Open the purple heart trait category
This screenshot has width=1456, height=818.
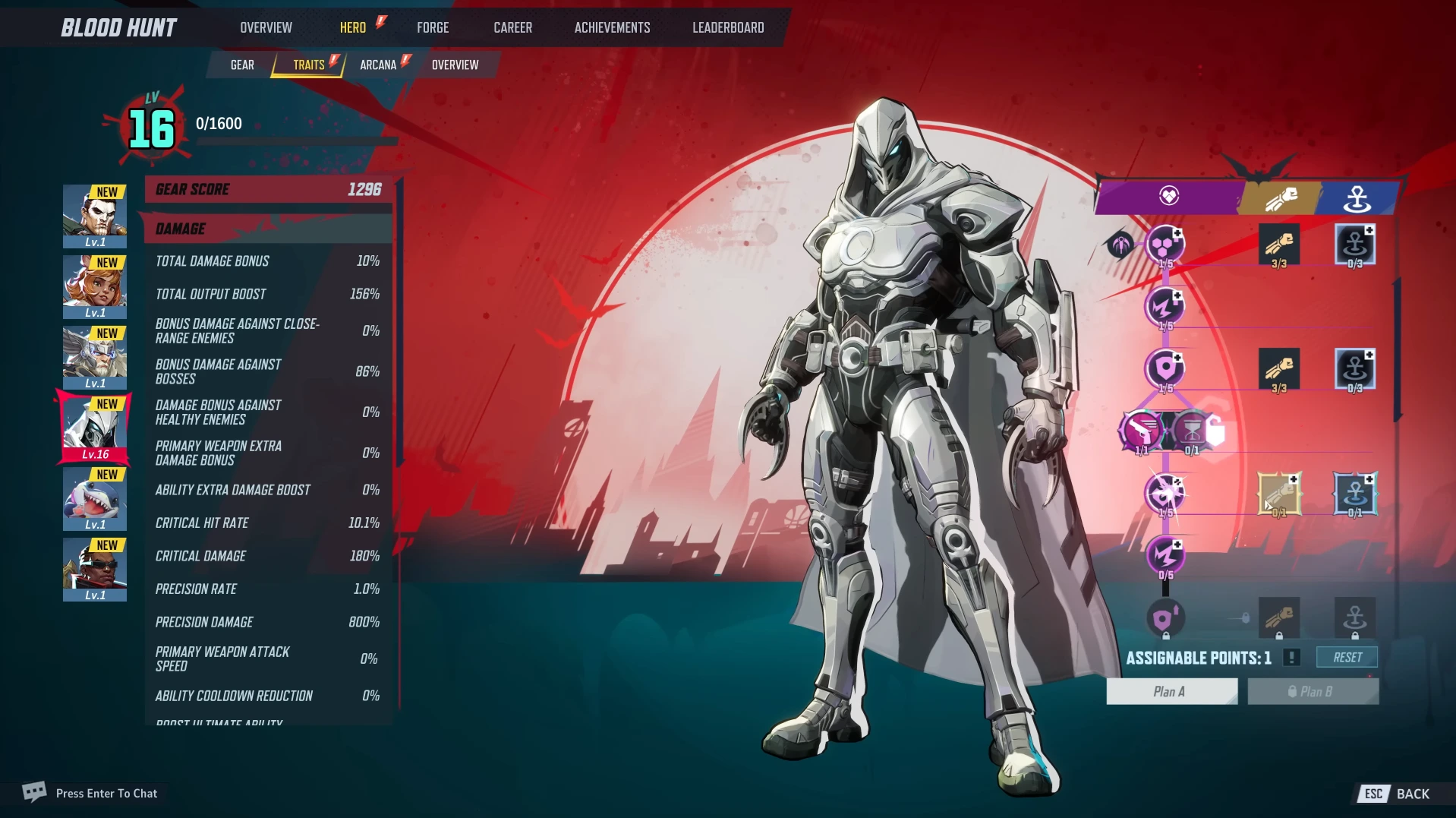(1168, 197)
